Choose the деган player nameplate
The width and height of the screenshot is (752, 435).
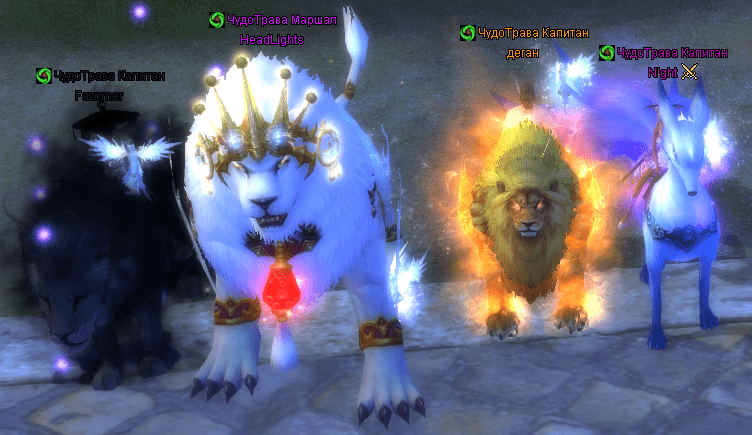pos(524,54)
